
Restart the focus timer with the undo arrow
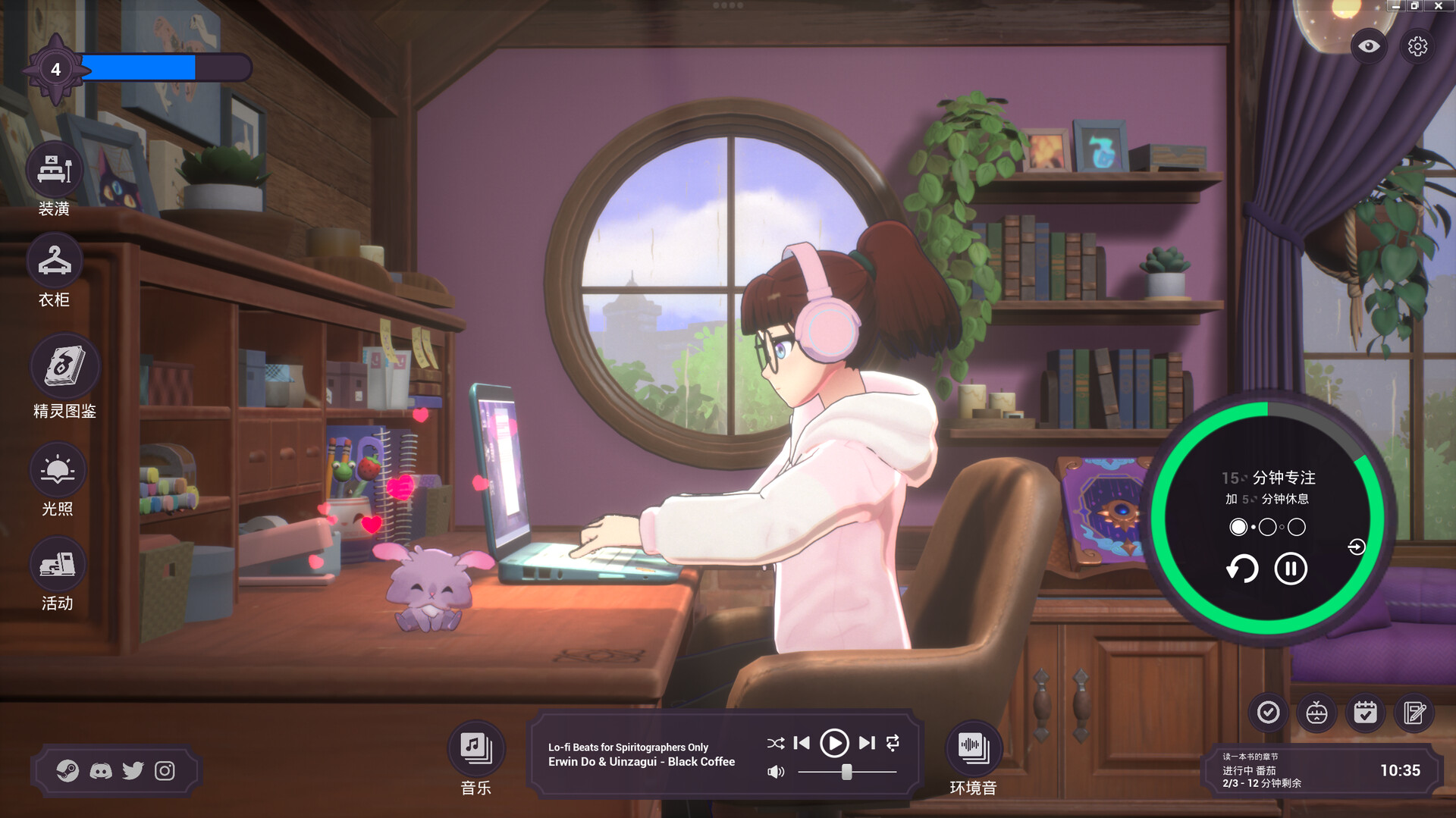[1242, 569]
